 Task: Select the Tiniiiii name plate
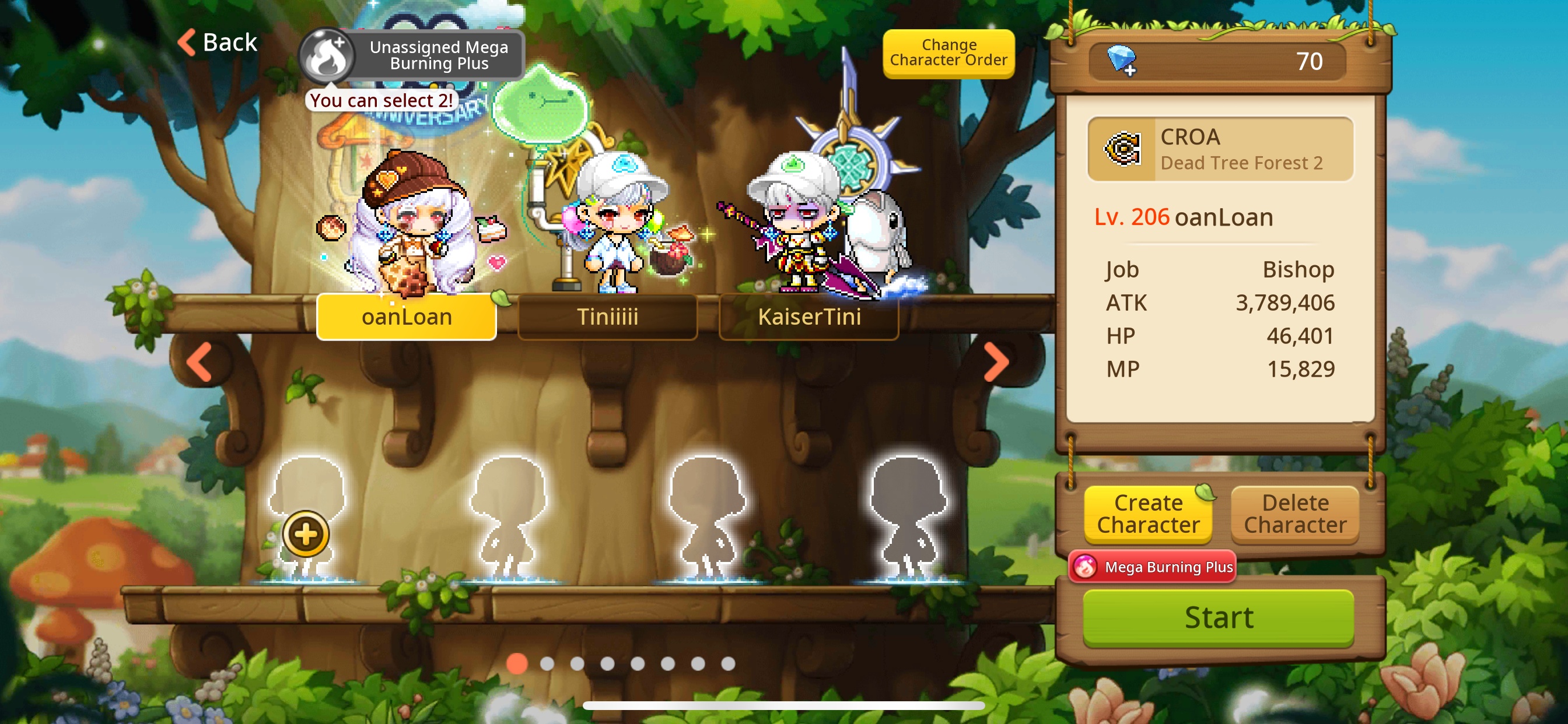[607, 317]
